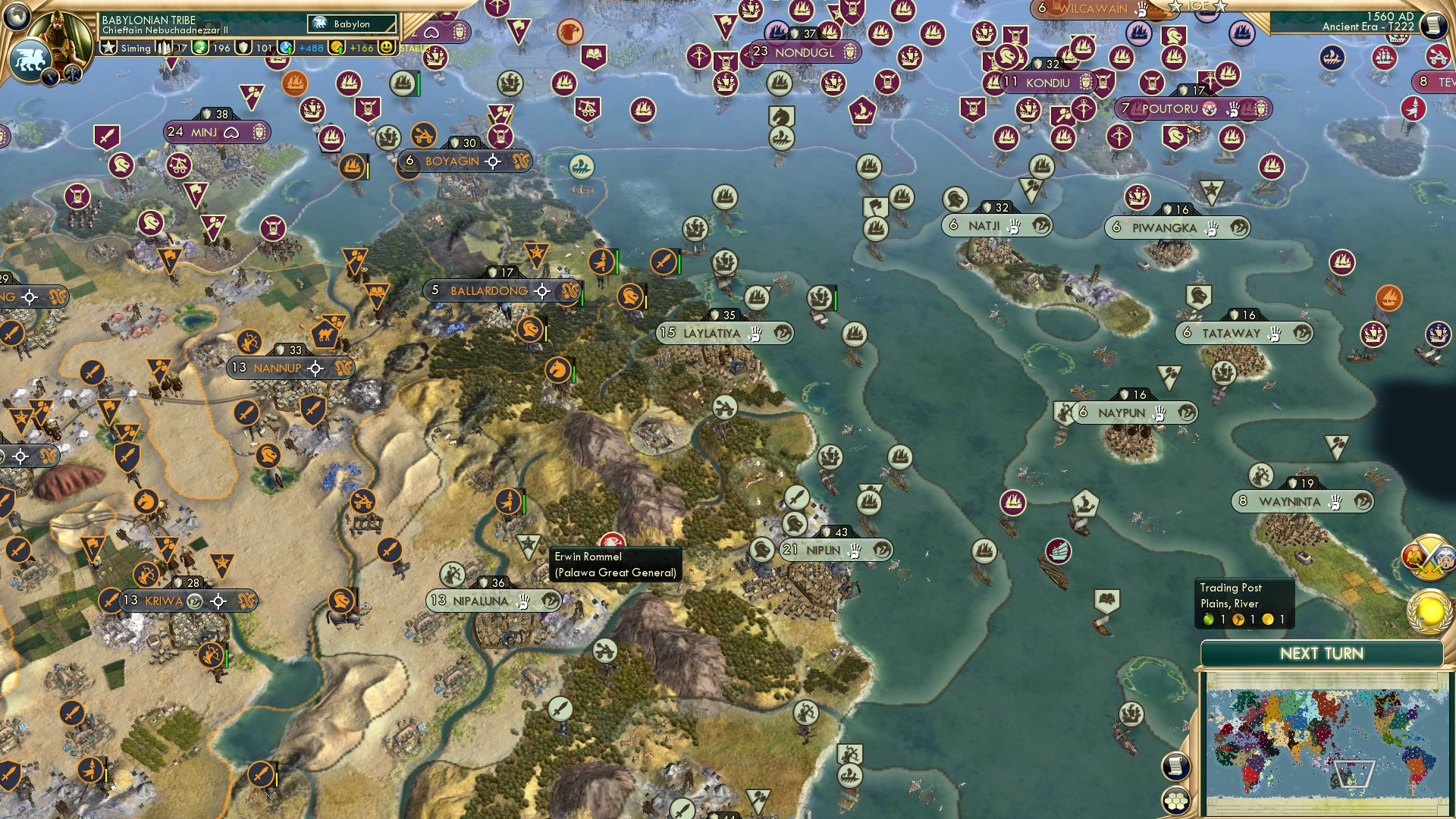Viewport: 1456px width, 819px height.
Task: Click the happiness smiley face indicator
Action: click(387, 47)
